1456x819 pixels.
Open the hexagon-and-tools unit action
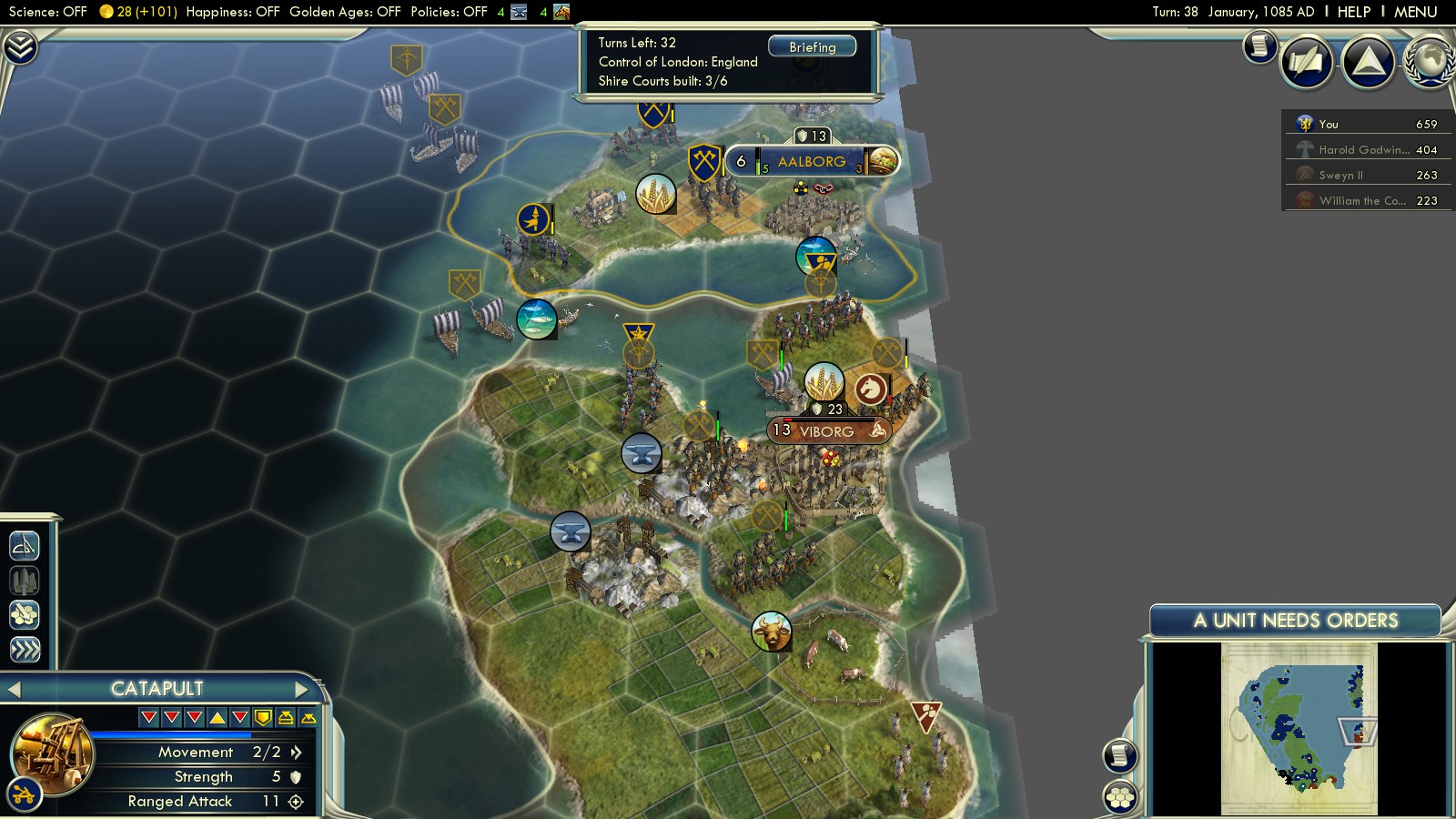pyautogui.click(x=25, y=614)
